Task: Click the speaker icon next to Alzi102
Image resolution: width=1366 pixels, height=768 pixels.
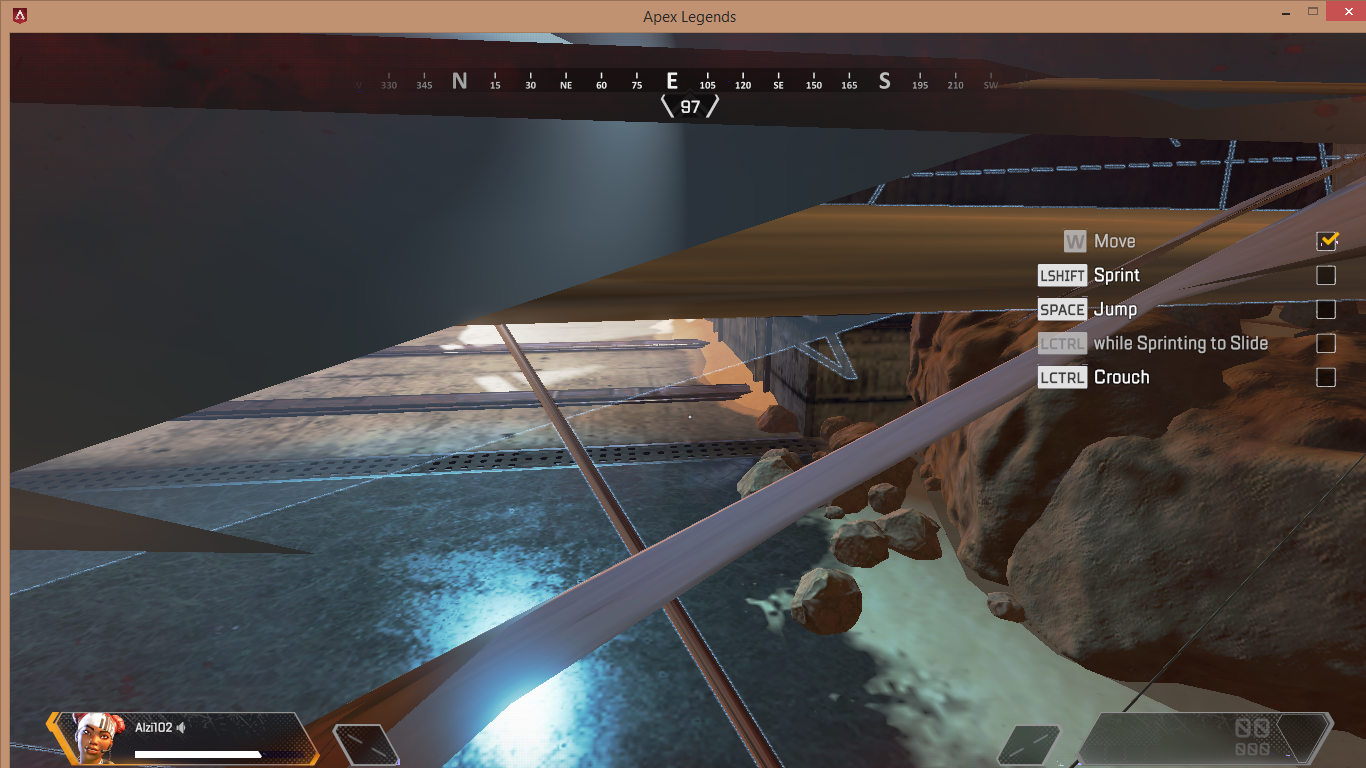Action: point(181,726)
